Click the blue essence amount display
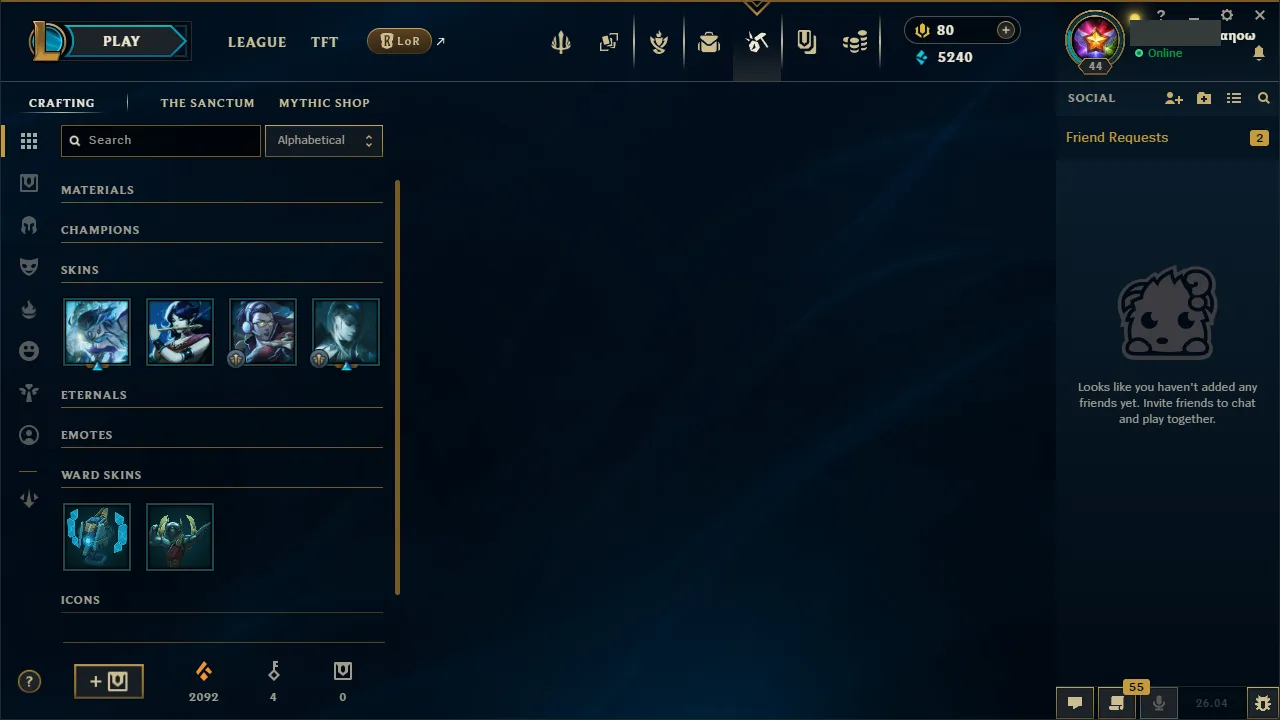The height and width of the screenshot is (720, 1280). pyautogui.click(x=947, y=57)
